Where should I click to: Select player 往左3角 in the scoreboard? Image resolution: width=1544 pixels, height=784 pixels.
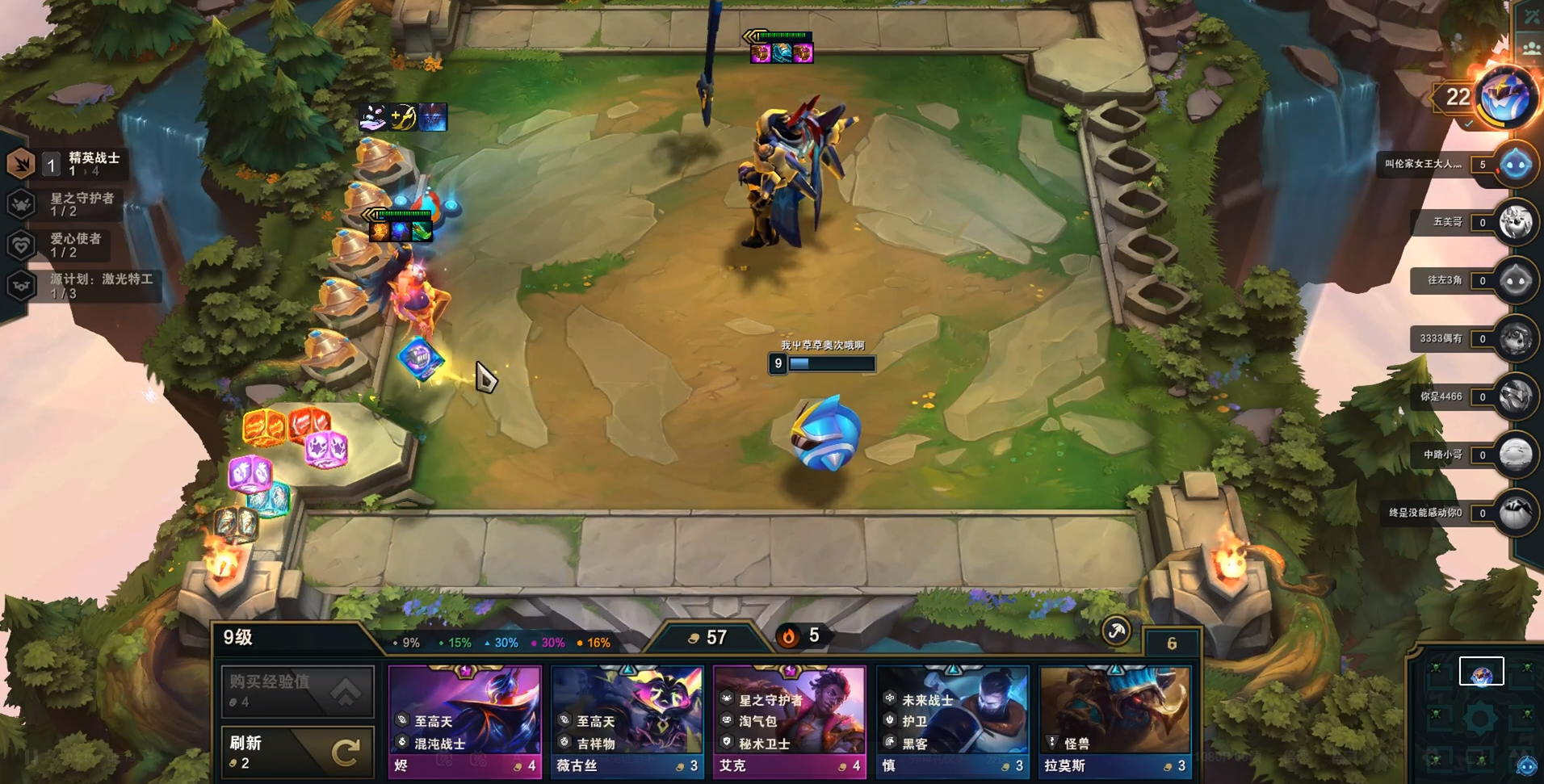coord(1515,280)
